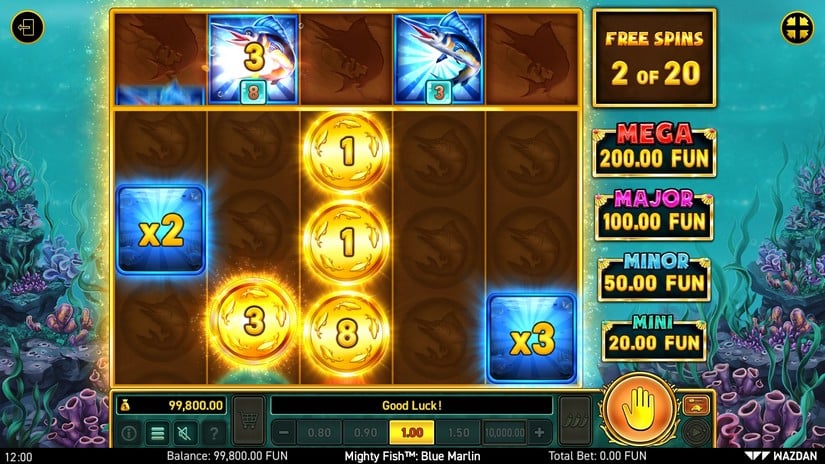Open the hamburger menu

pos(157,433)
